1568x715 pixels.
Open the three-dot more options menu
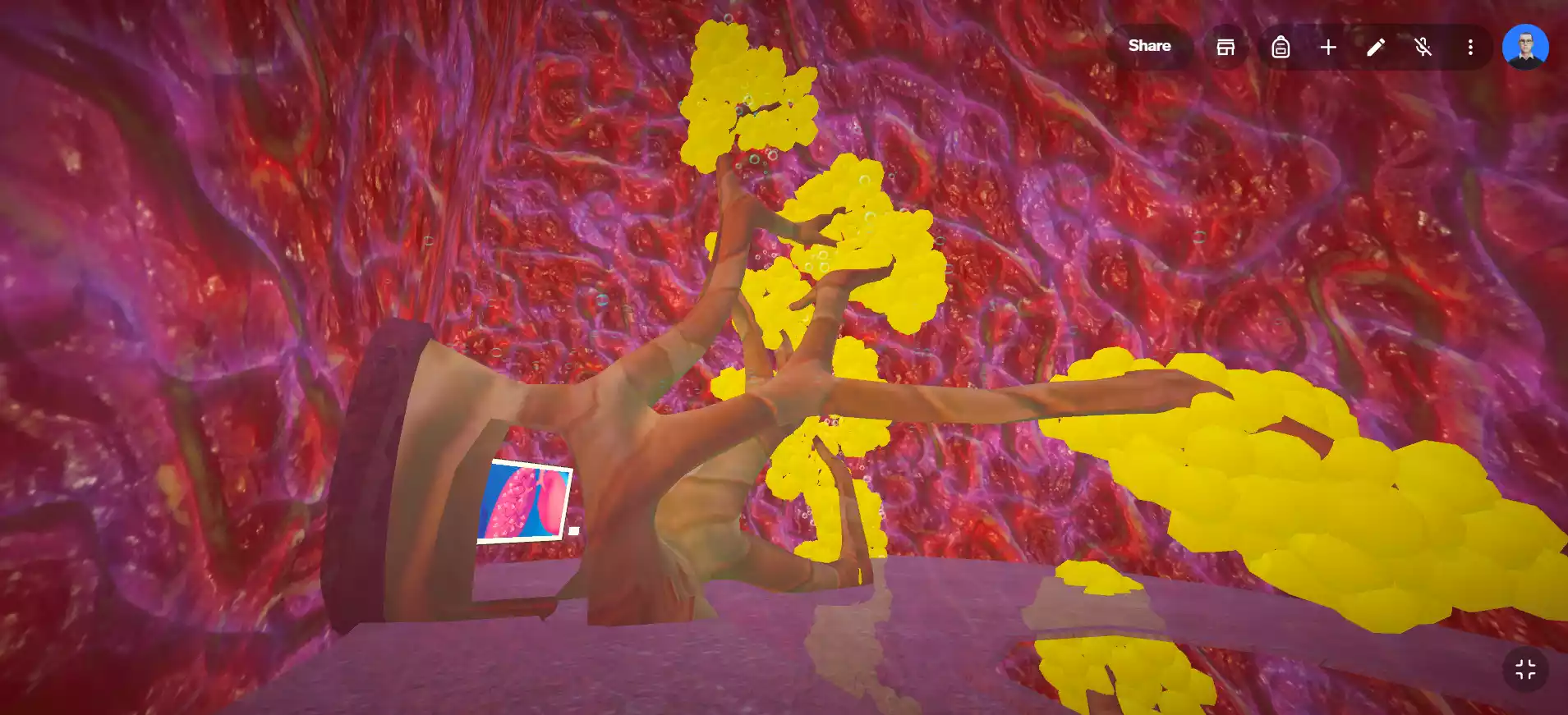coord(1470,47)
